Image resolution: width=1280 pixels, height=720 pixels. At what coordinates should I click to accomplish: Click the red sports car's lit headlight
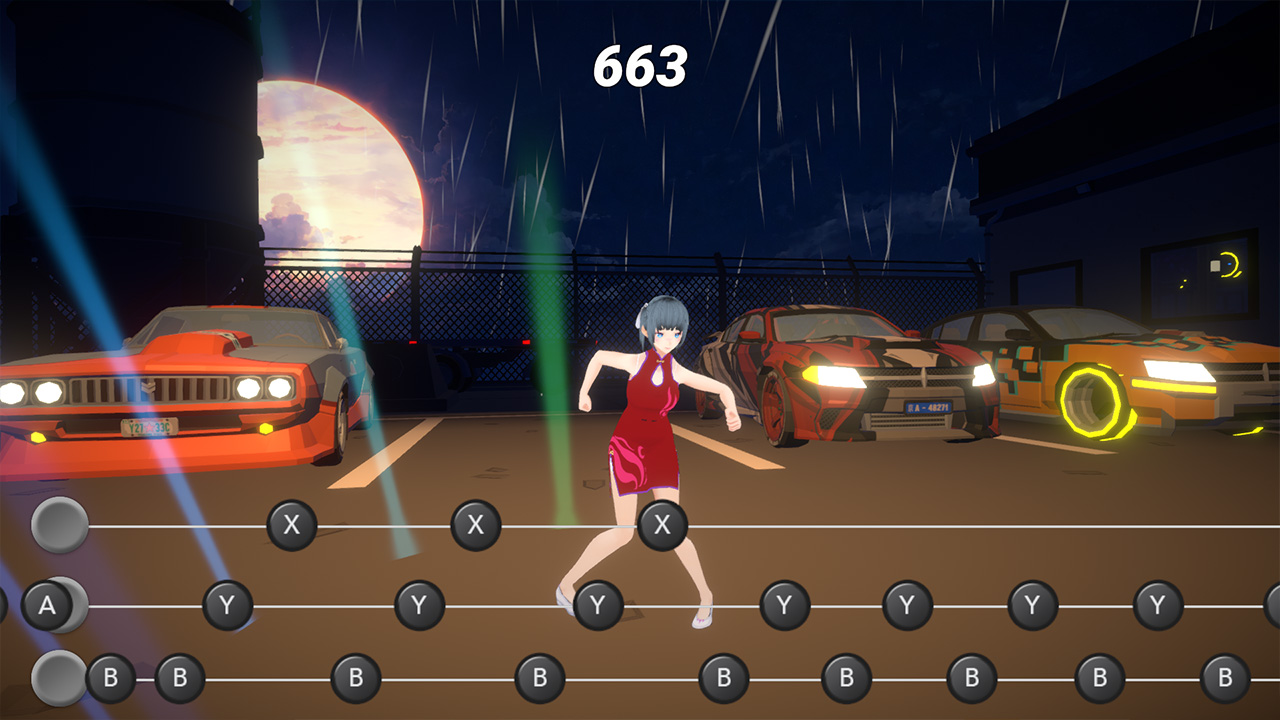pos(832,378)
